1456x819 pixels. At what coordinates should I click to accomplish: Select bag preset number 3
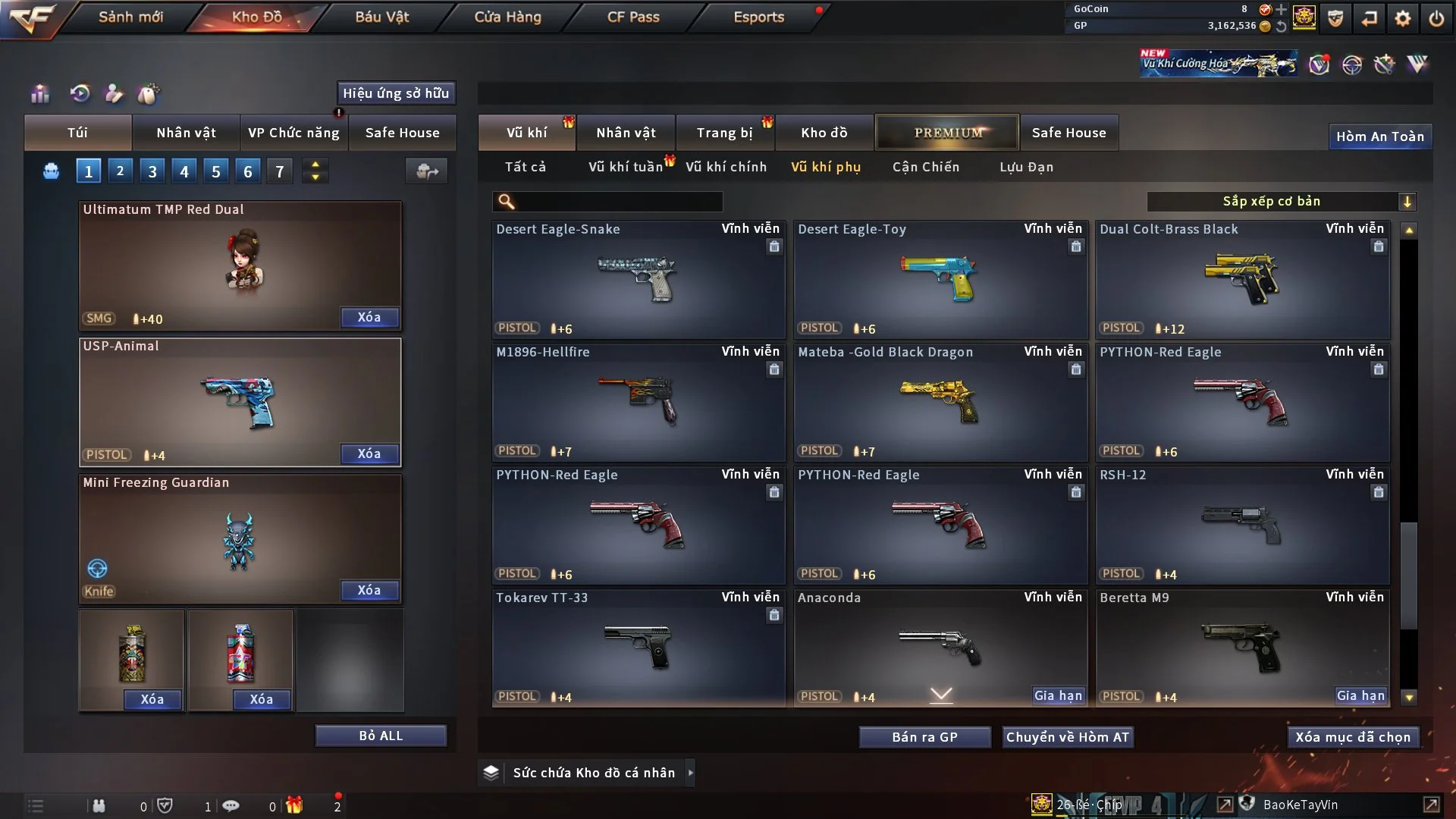pos(152,171)
